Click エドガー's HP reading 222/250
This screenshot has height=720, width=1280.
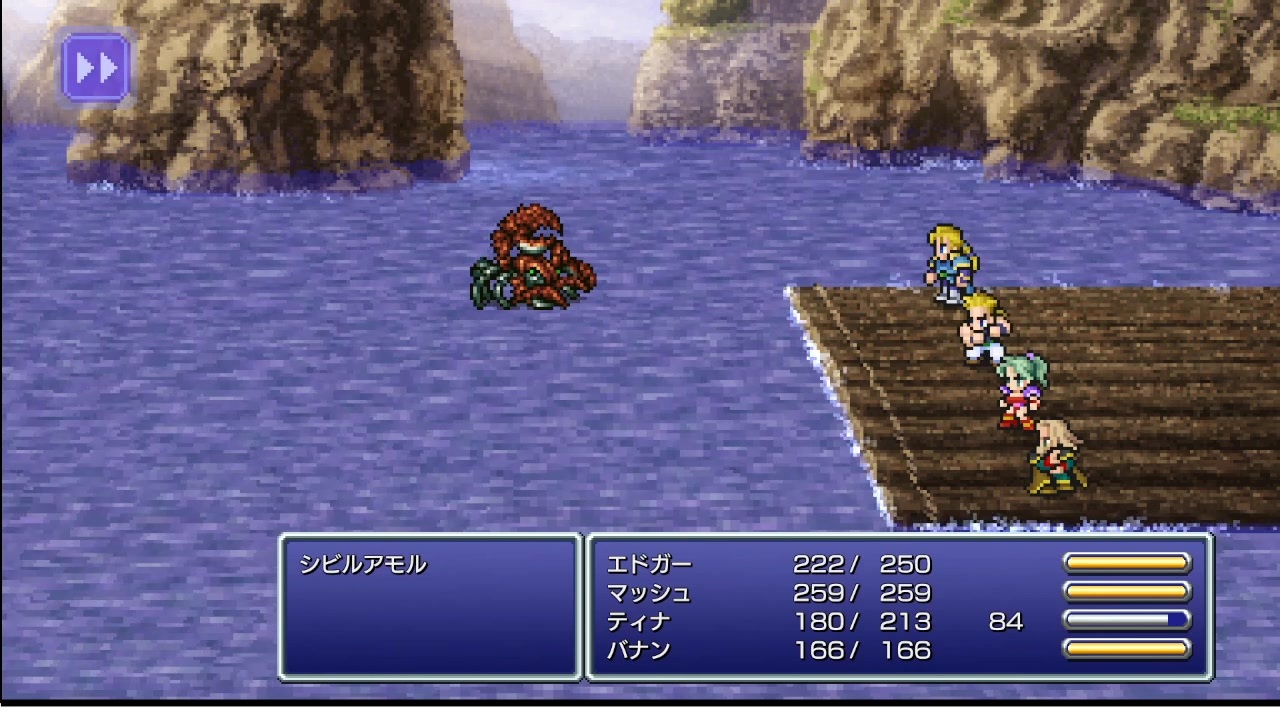[860, 564]
